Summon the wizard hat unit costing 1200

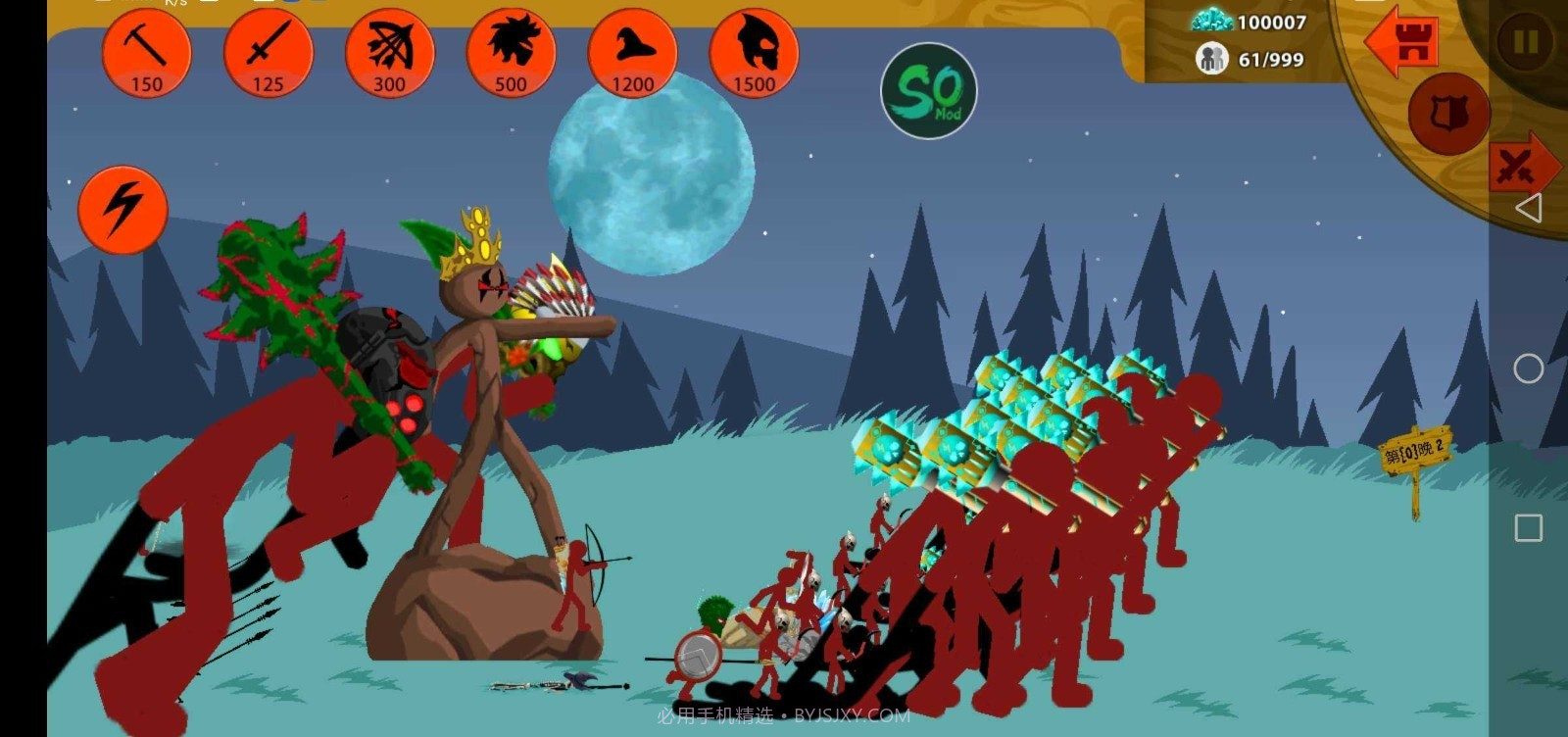(632, 53)
